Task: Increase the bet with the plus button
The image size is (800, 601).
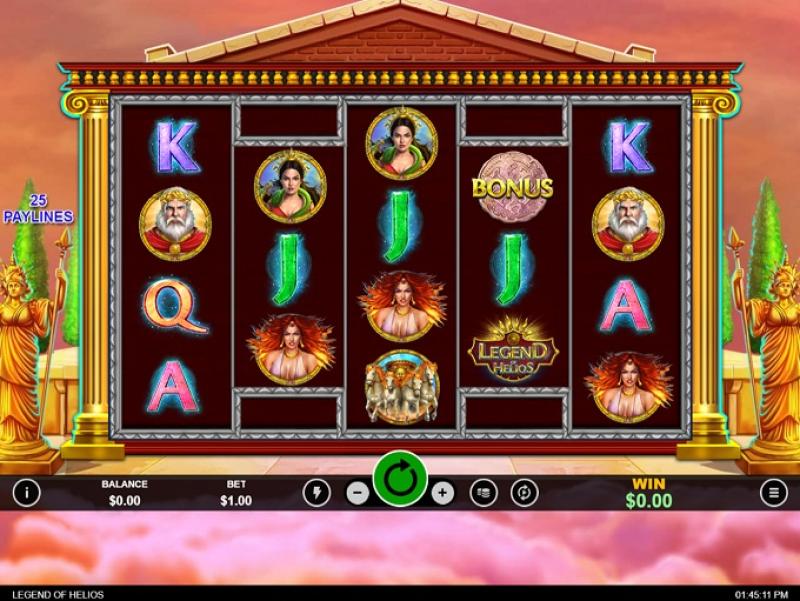Action: click(x=443, y=492)
